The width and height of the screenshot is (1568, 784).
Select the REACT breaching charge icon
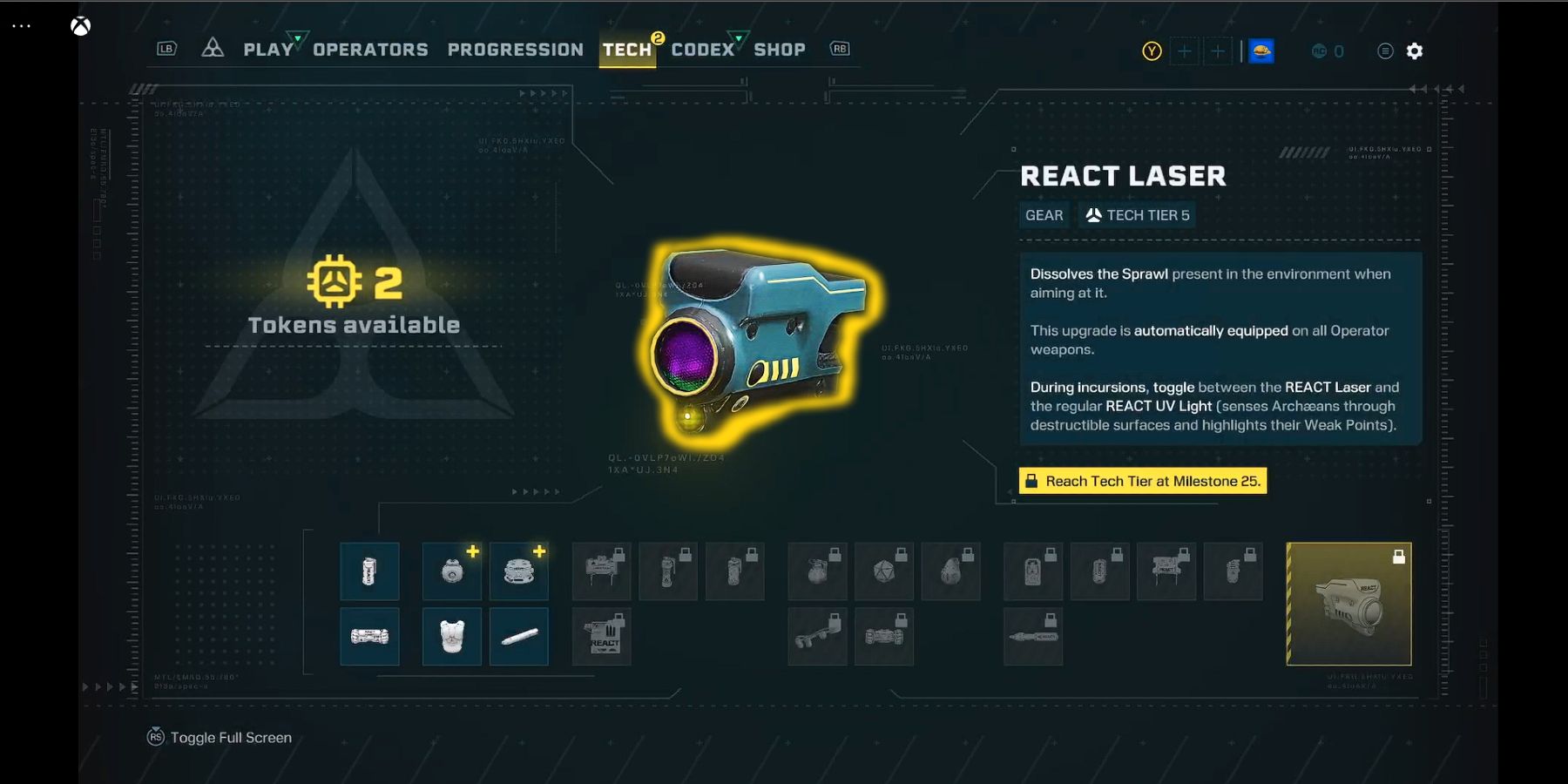pos(369,636)
